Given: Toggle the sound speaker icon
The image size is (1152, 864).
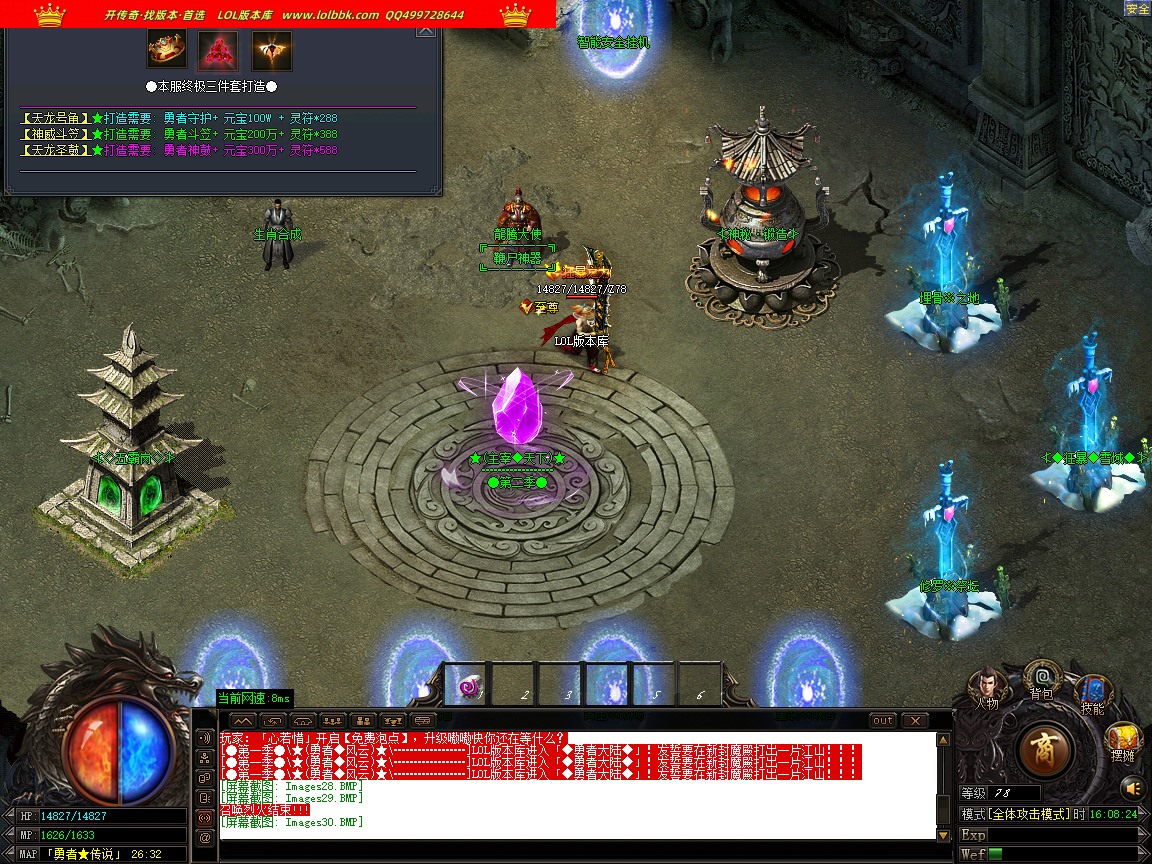Looking at the screenshot, I should [1131, 786].
